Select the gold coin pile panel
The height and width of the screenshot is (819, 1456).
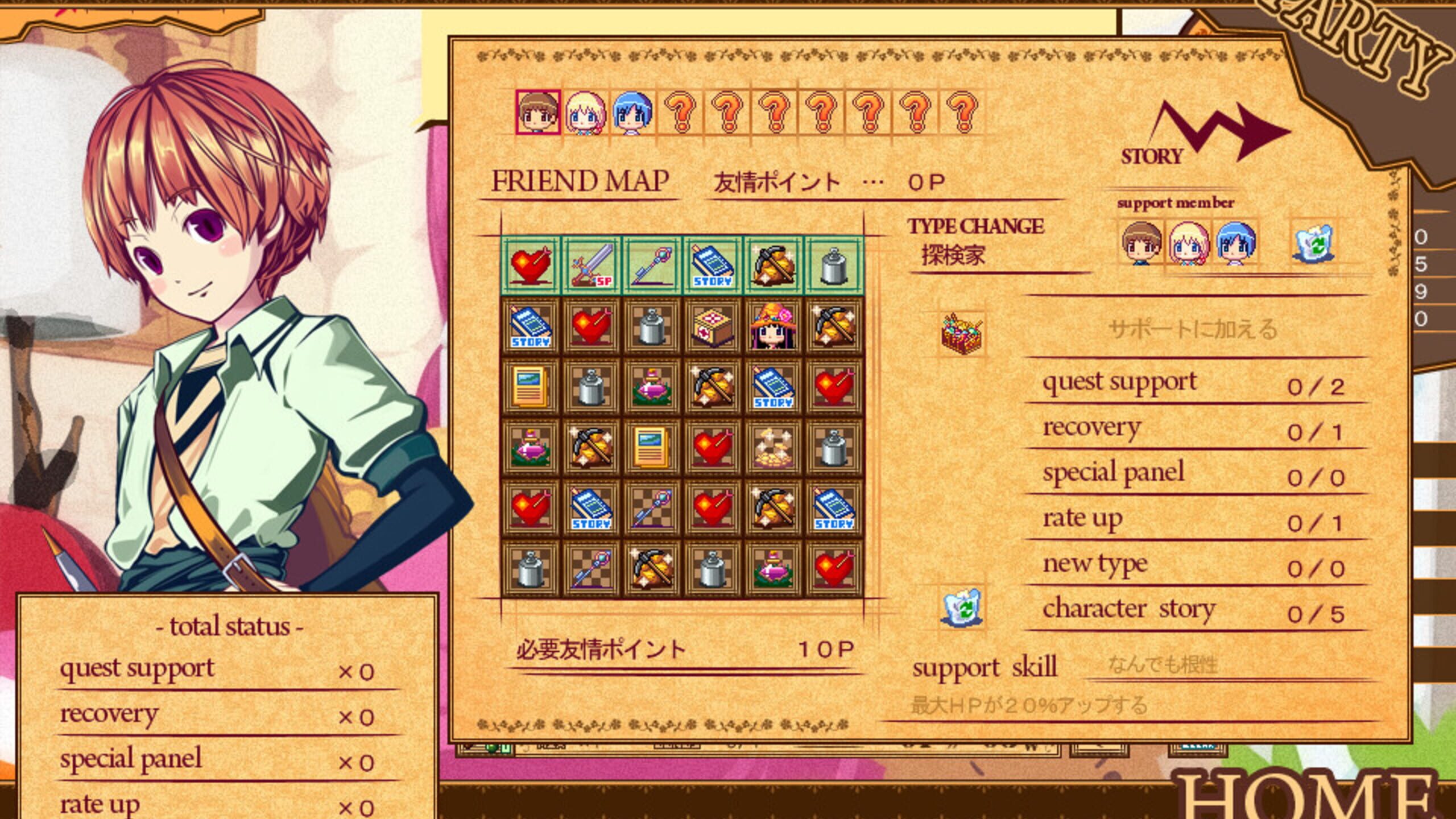click(x=773, y=448)
